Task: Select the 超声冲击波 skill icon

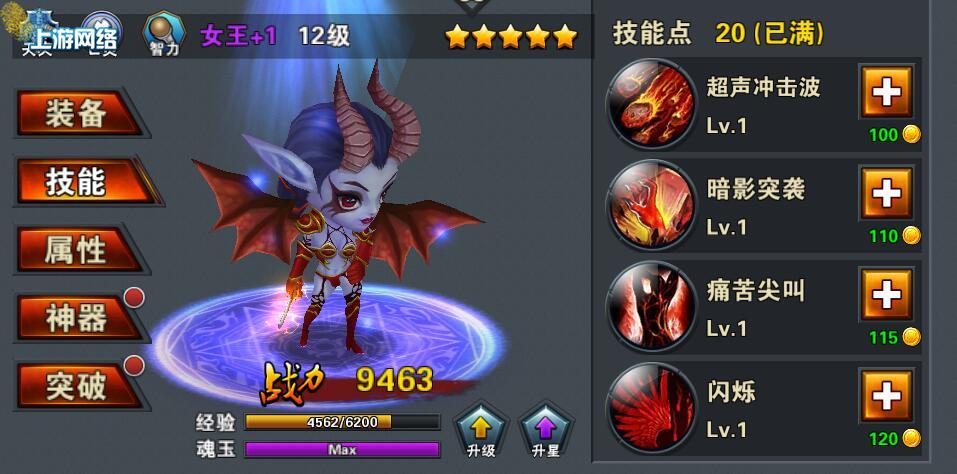Action: pos(651,103)
